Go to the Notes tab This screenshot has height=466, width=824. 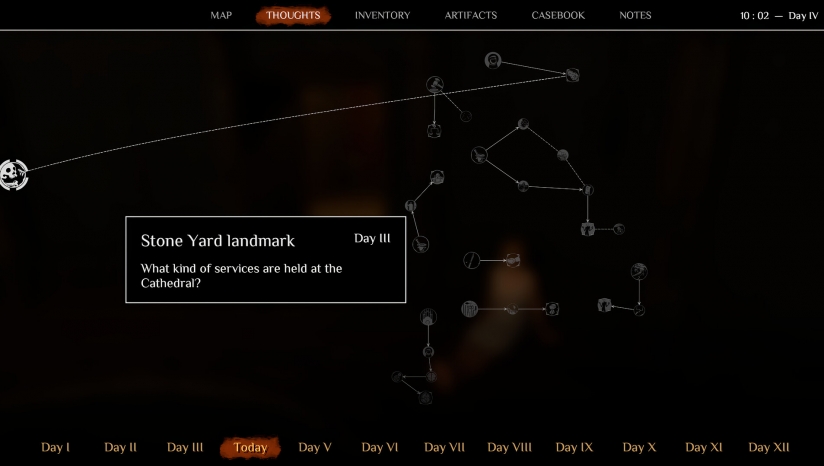(x=635, y=16)
